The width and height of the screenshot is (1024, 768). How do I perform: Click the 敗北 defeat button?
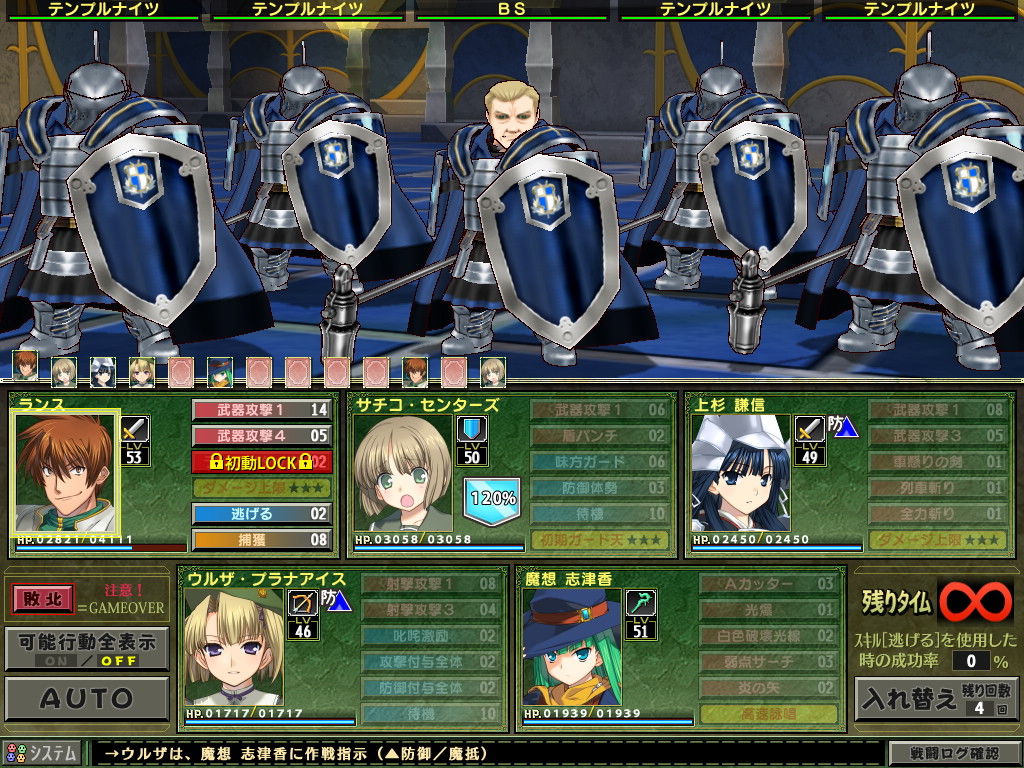click(x=43, y=599)
